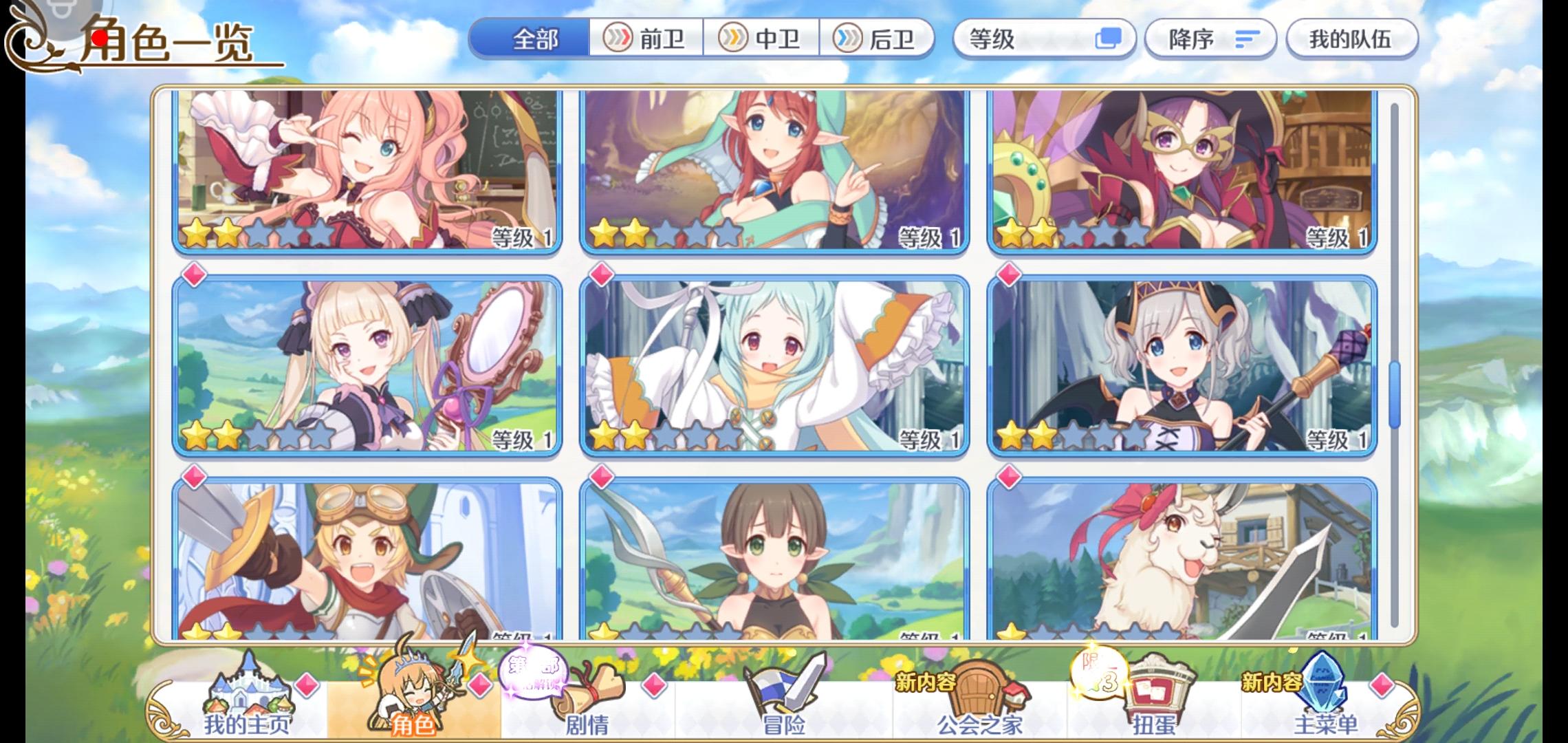Click the stacked-cards icon beside 等级
The width and height of the screenshot is (1568, 743).
click(x=1107, y=39)
